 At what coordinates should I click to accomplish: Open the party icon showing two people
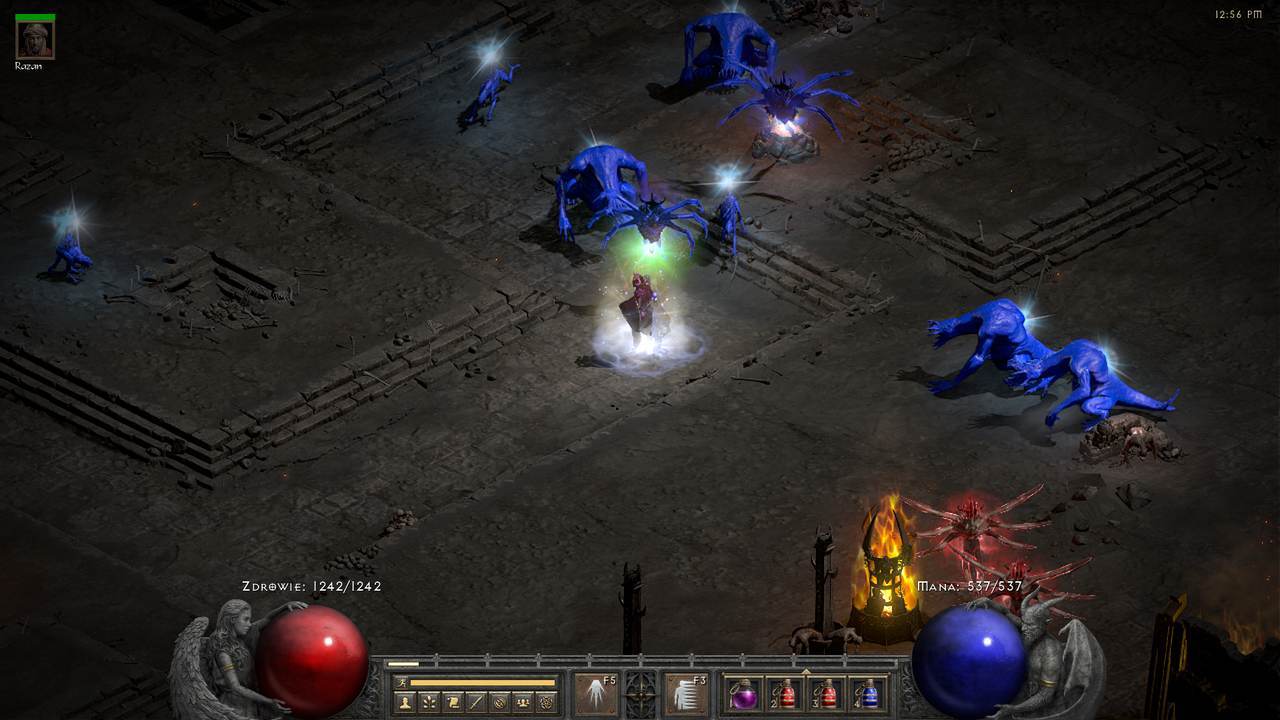click(522, 702)
